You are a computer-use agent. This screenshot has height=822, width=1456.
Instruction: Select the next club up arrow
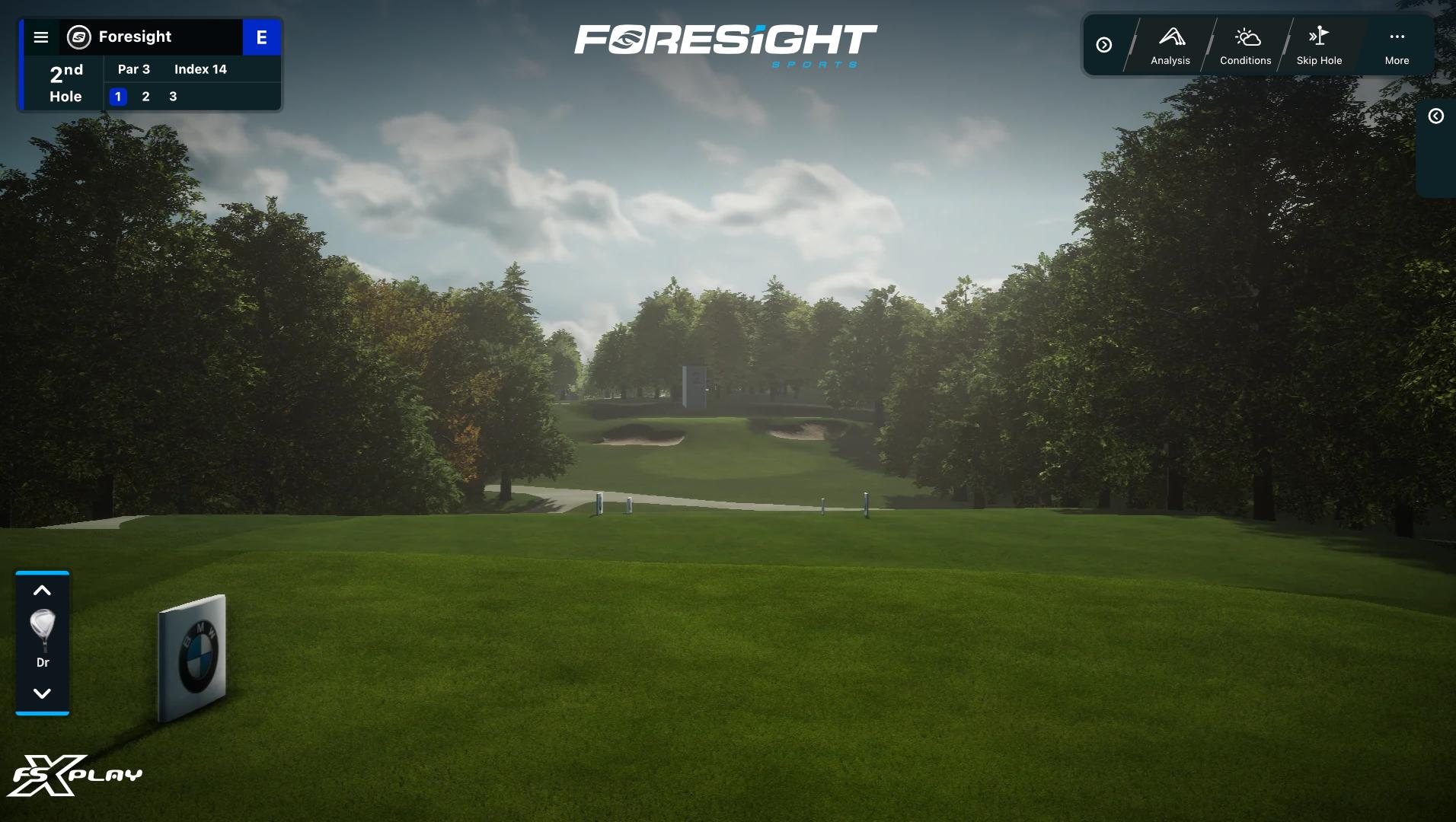[43, 591]
